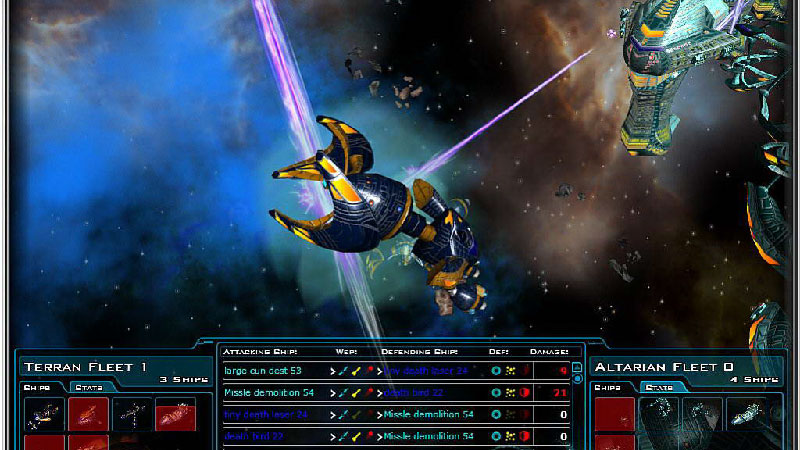Click the attacking 'tiny death laser 24' row
The width and height of the screenshot is (800, 450).
pyautogui.click(x=265, y=414)
